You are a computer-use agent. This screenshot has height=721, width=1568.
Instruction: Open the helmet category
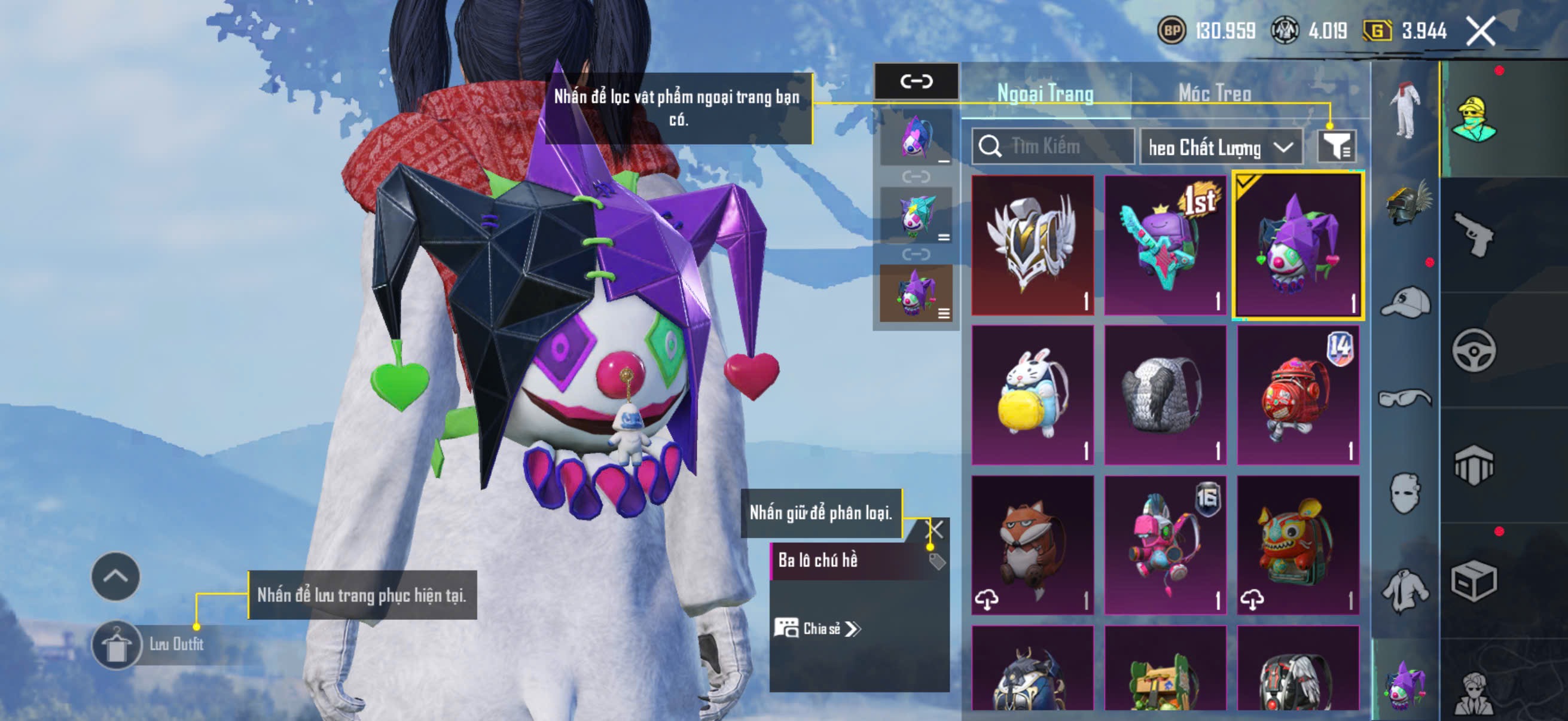1405,204
